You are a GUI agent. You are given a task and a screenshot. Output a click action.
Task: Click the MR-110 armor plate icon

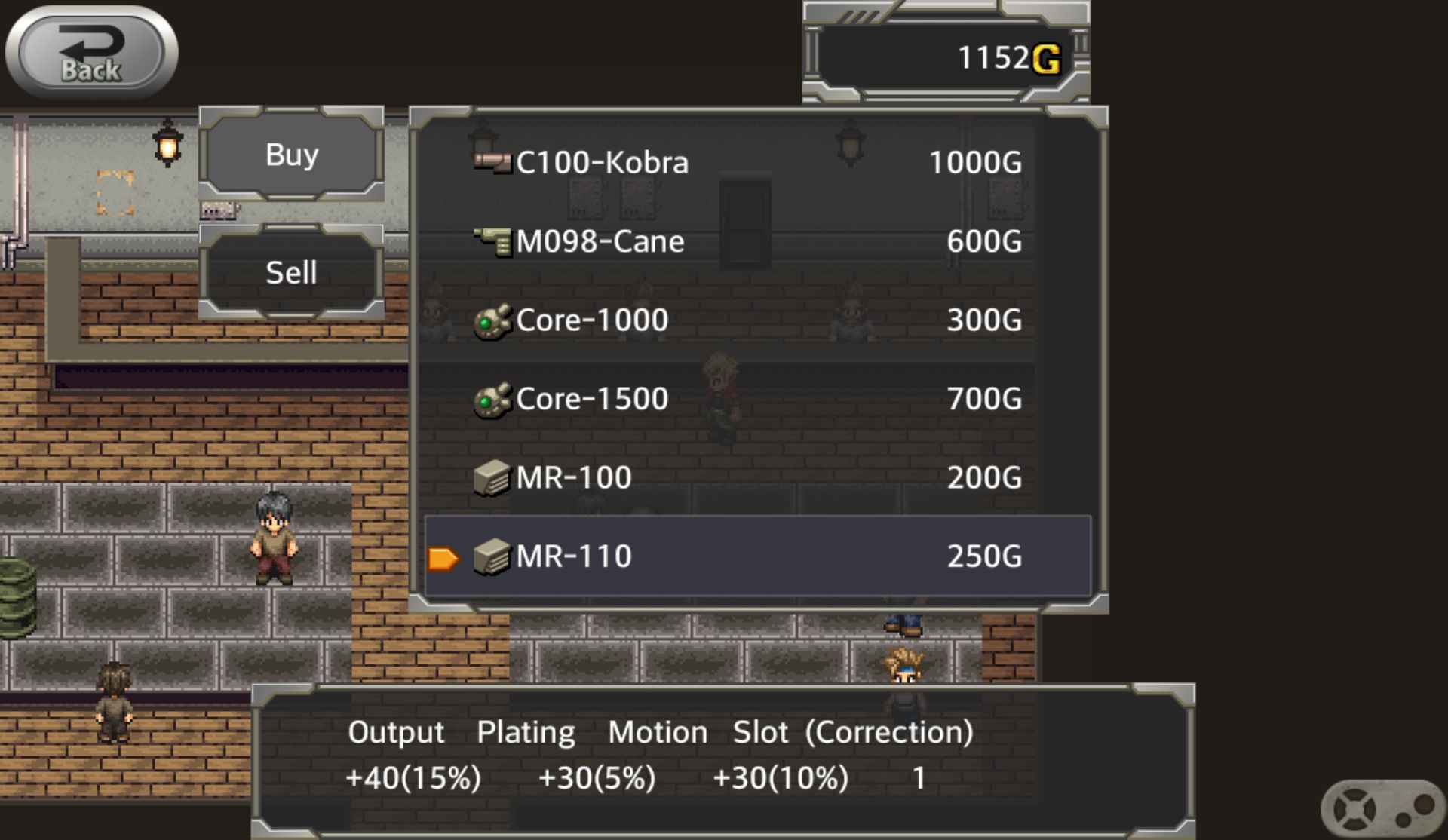pyautogui.click(x=490, y=556)
